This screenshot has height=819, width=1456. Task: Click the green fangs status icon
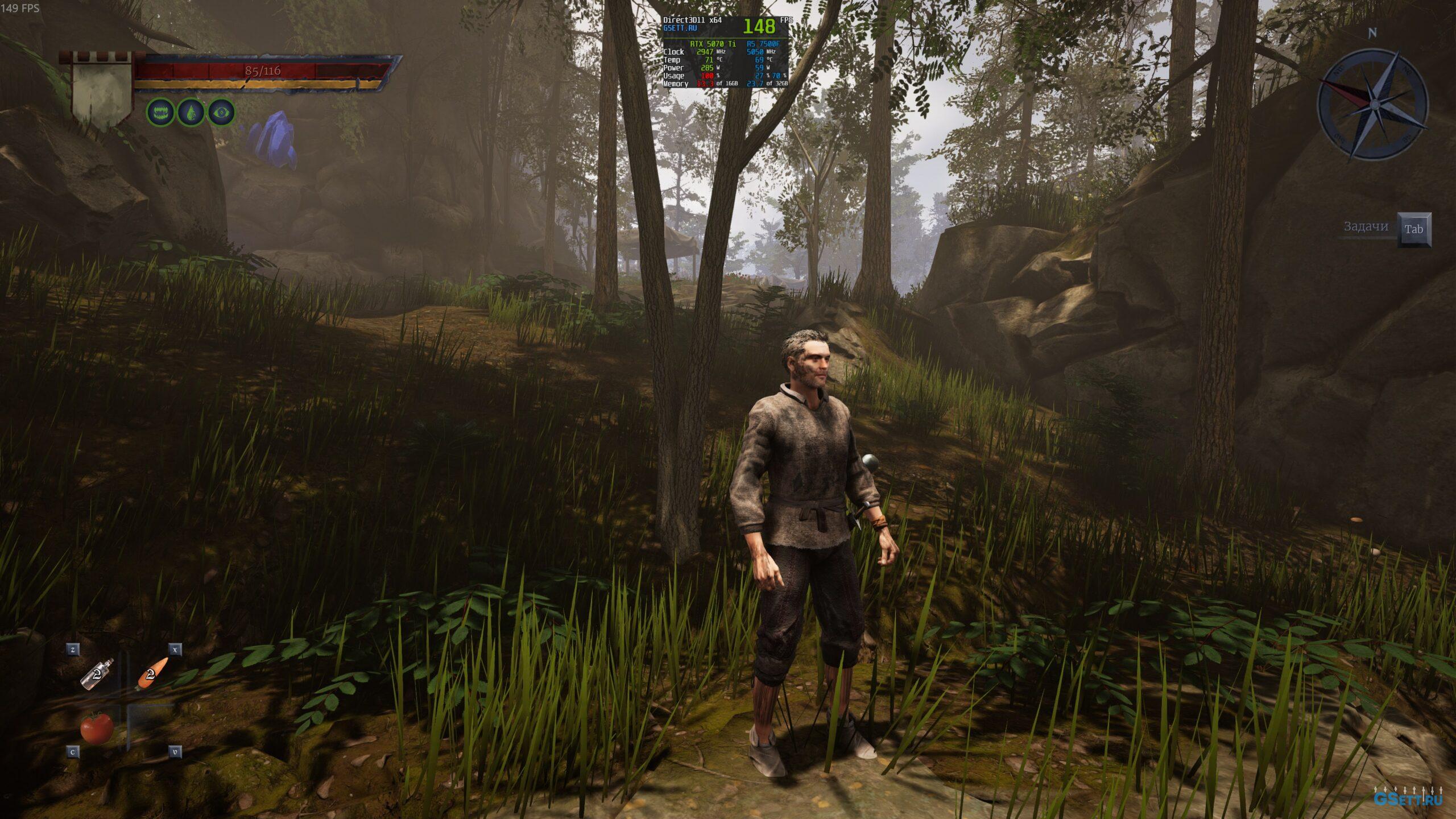point(161,112)
